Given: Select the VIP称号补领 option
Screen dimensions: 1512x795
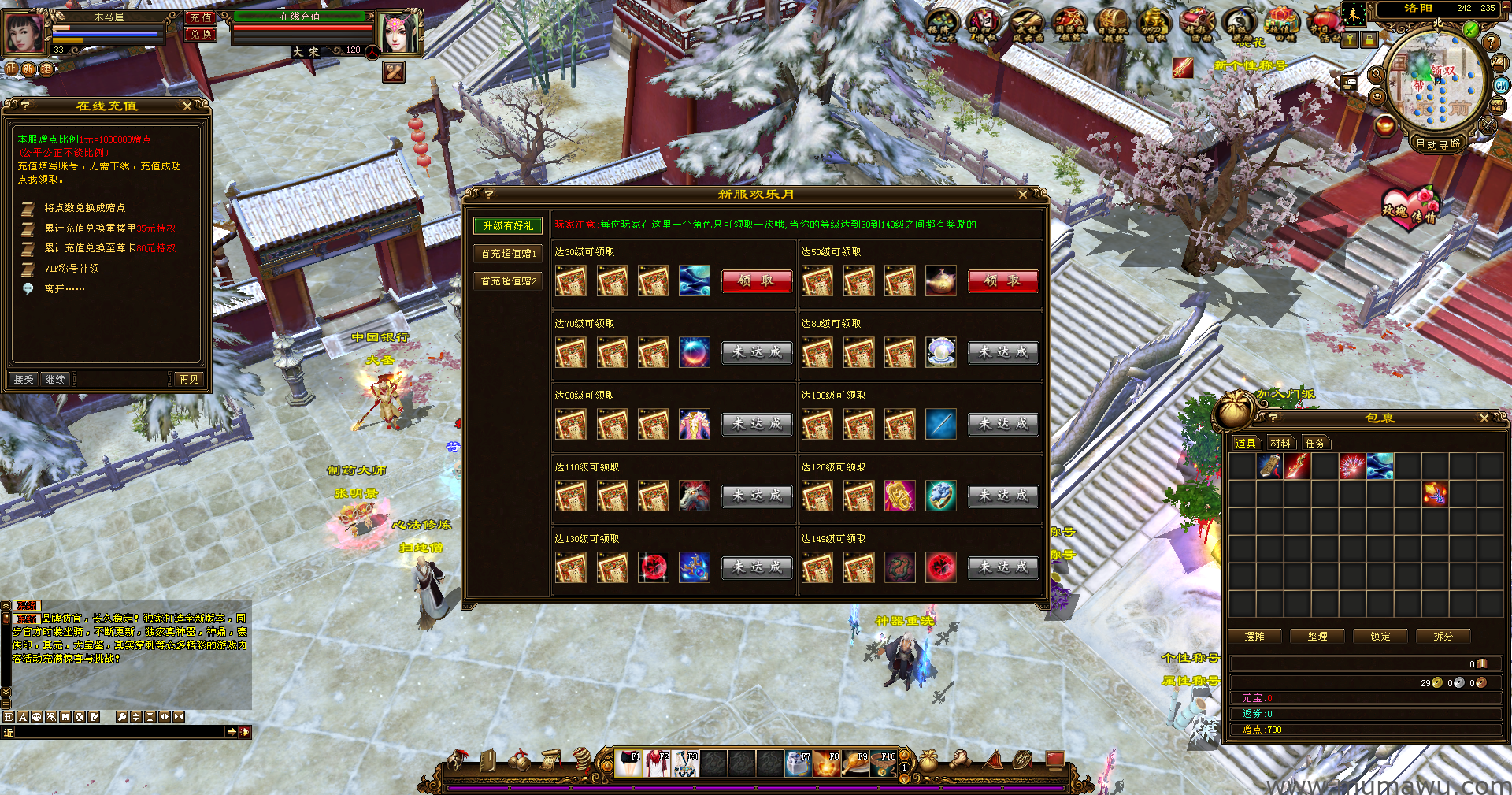Looking at the screenshot, I should pos(72,269).
